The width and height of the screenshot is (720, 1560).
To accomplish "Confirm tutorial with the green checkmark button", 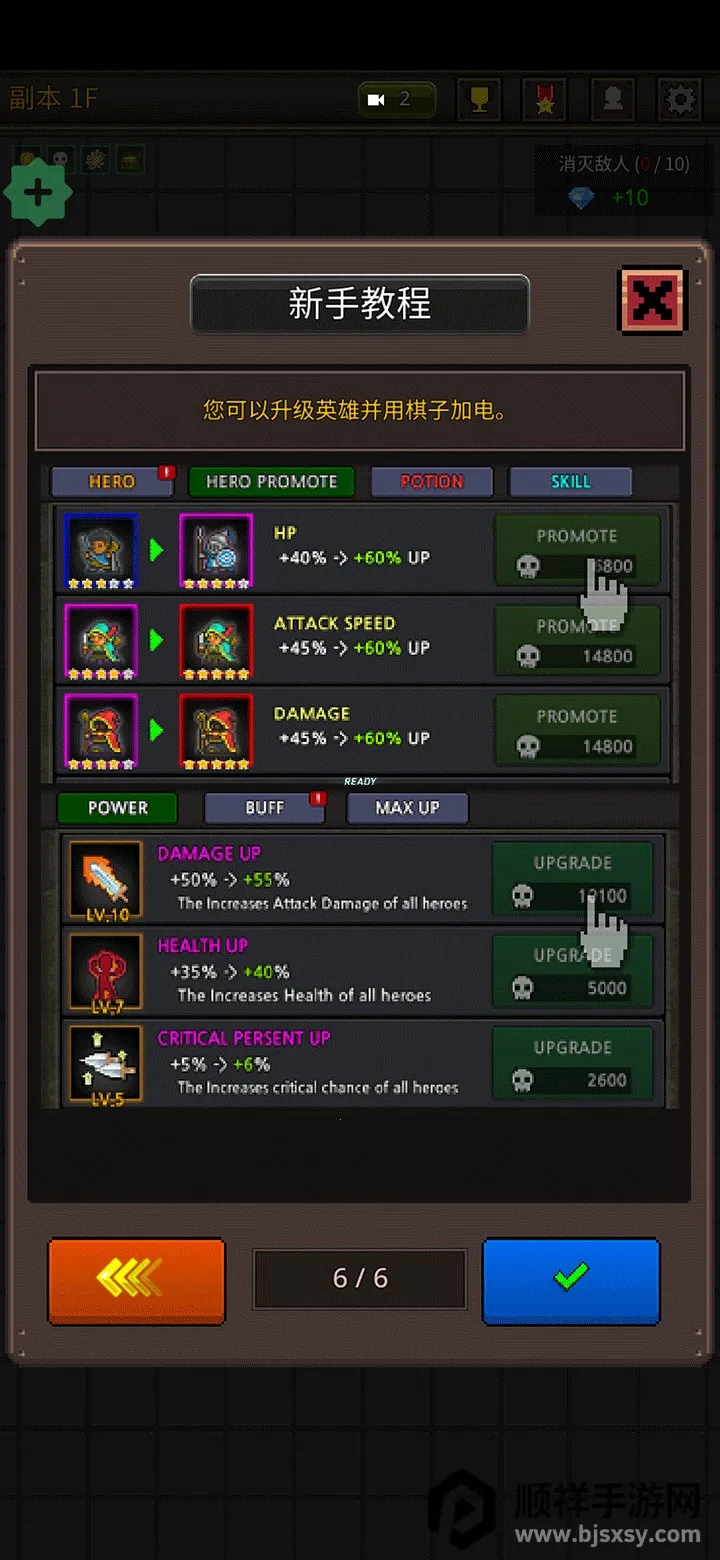I will pos(571,1281).
